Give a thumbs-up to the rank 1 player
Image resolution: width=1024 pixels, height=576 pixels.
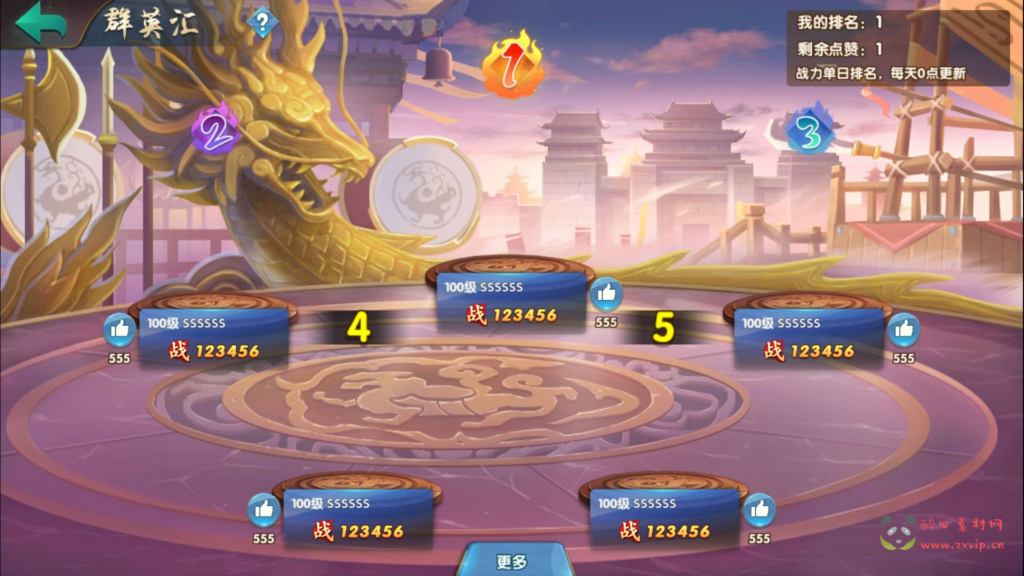[x=605, y=294]
